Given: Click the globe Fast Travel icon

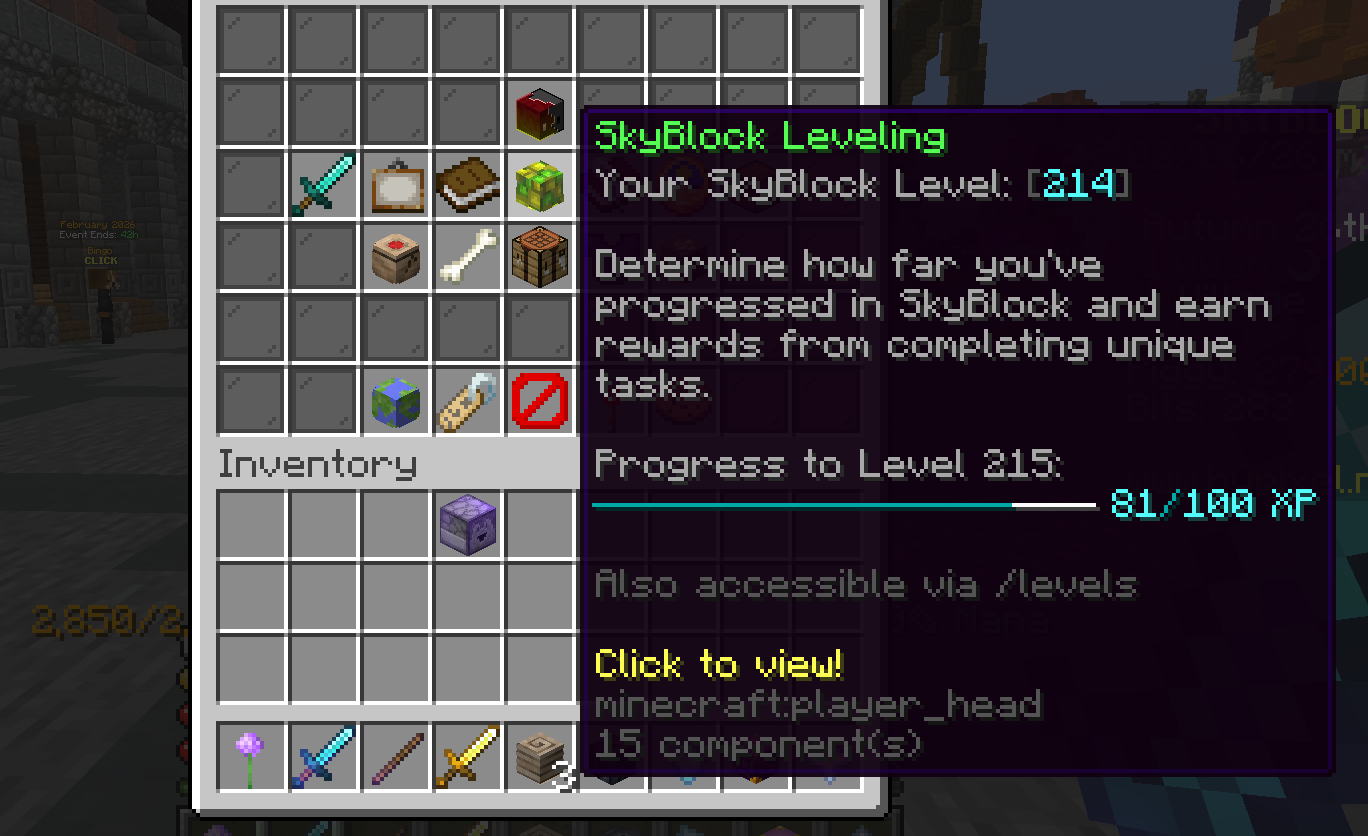Looking at the screenshot, I should point(395,400).
